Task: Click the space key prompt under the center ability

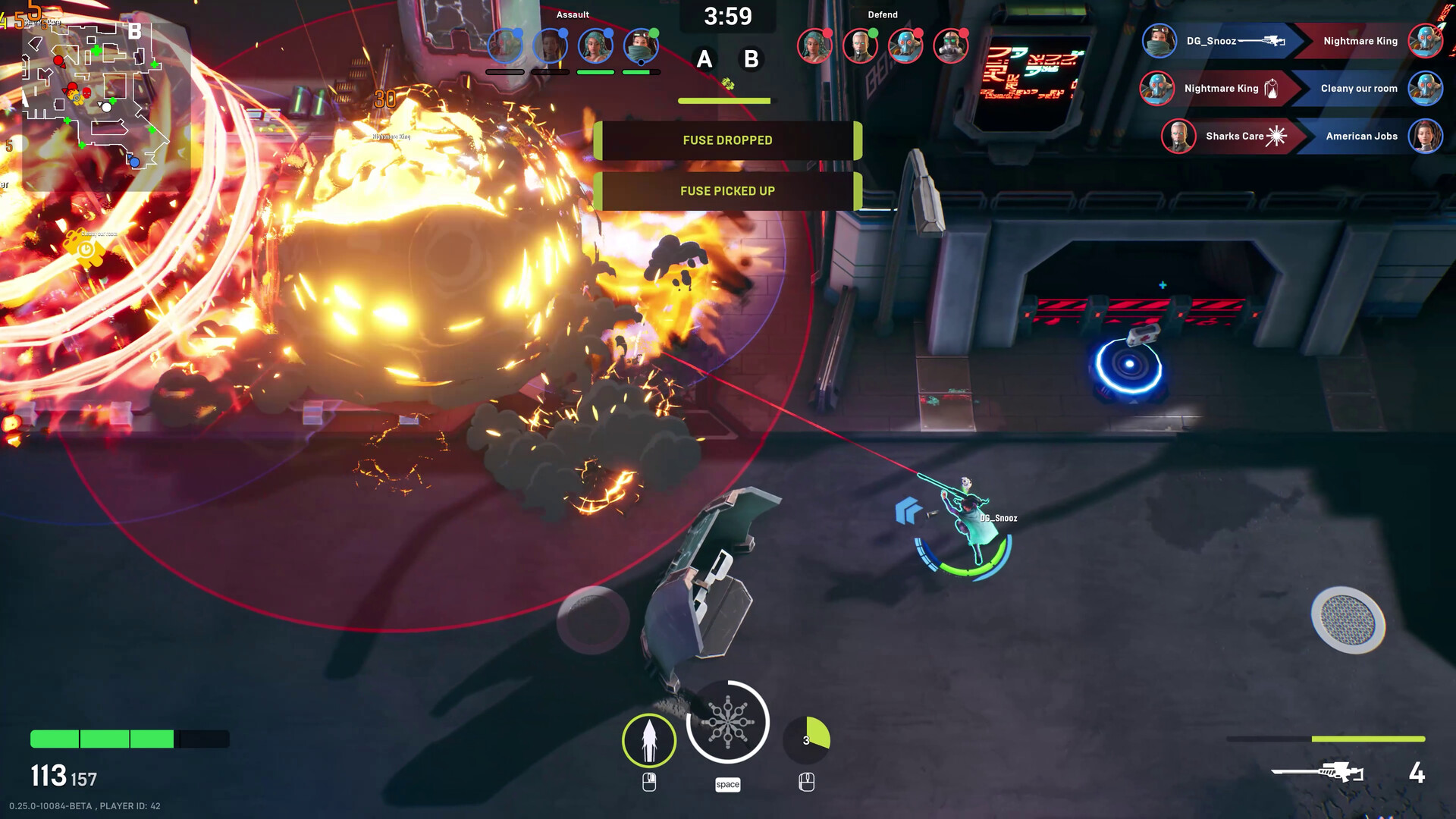Action: tap(728, 784)
